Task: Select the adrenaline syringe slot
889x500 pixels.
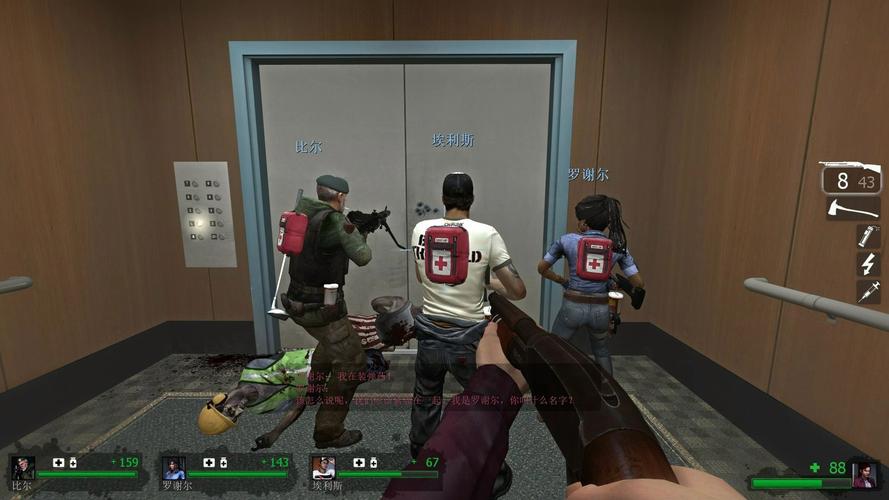Action: (x=867, y=291)
